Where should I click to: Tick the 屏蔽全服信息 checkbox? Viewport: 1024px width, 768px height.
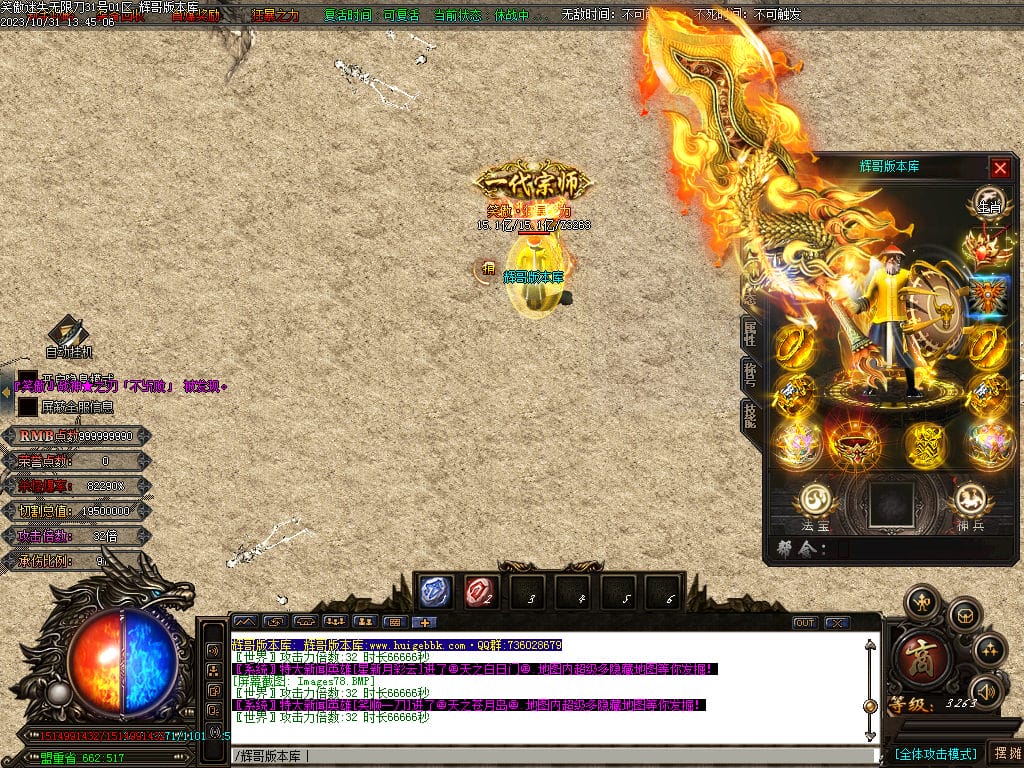(28, 407)
